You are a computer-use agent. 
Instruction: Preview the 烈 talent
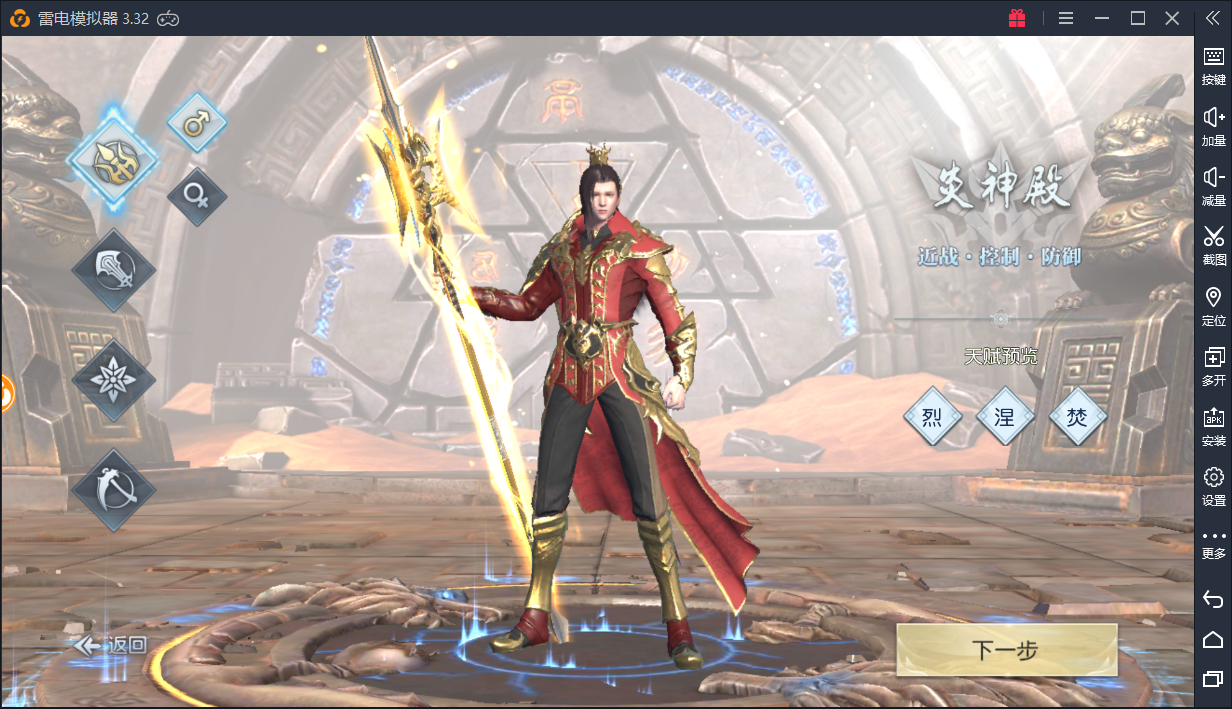[x=932, y=417]
